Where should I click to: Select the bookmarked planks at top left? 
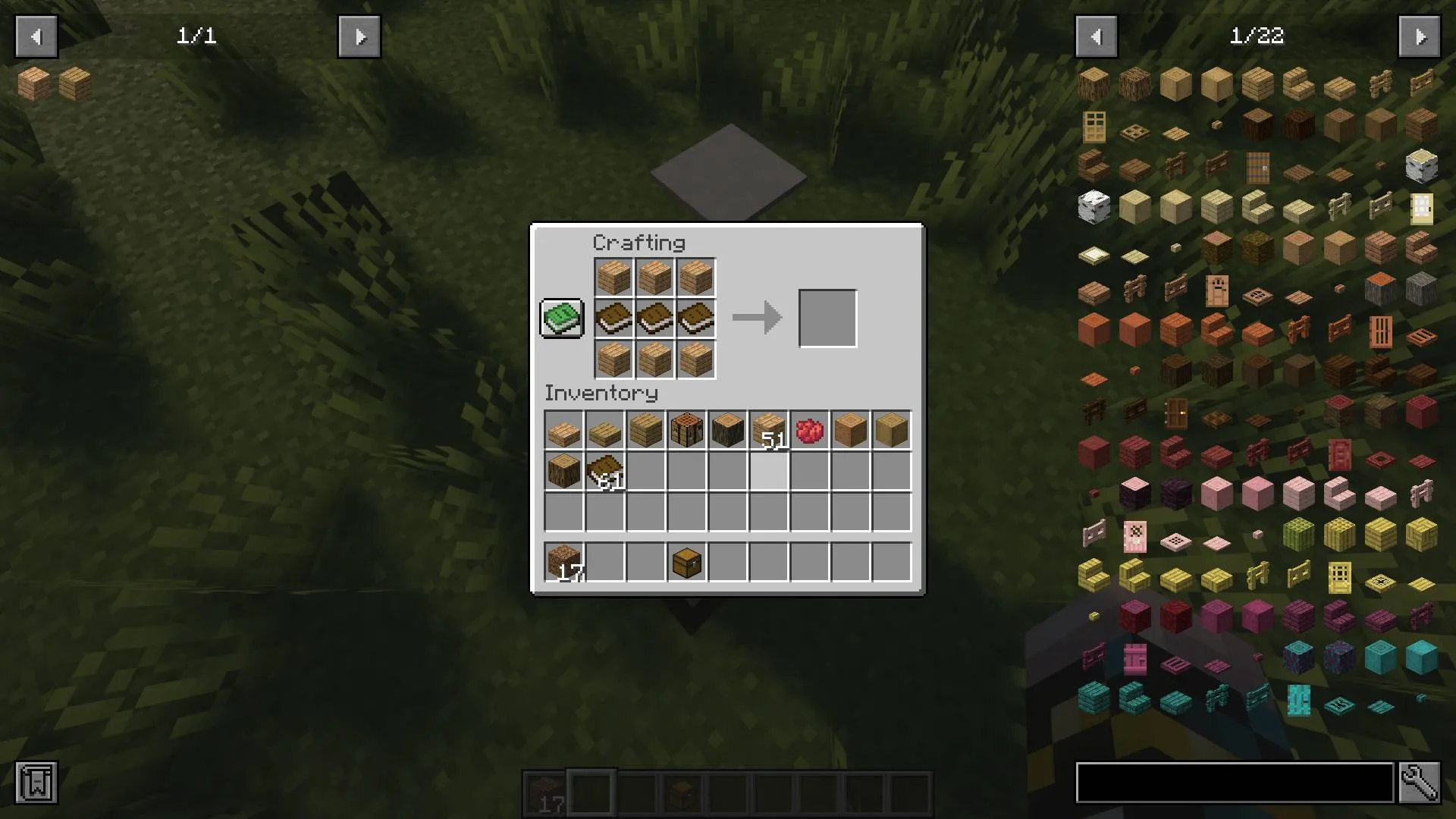(32, 83)
